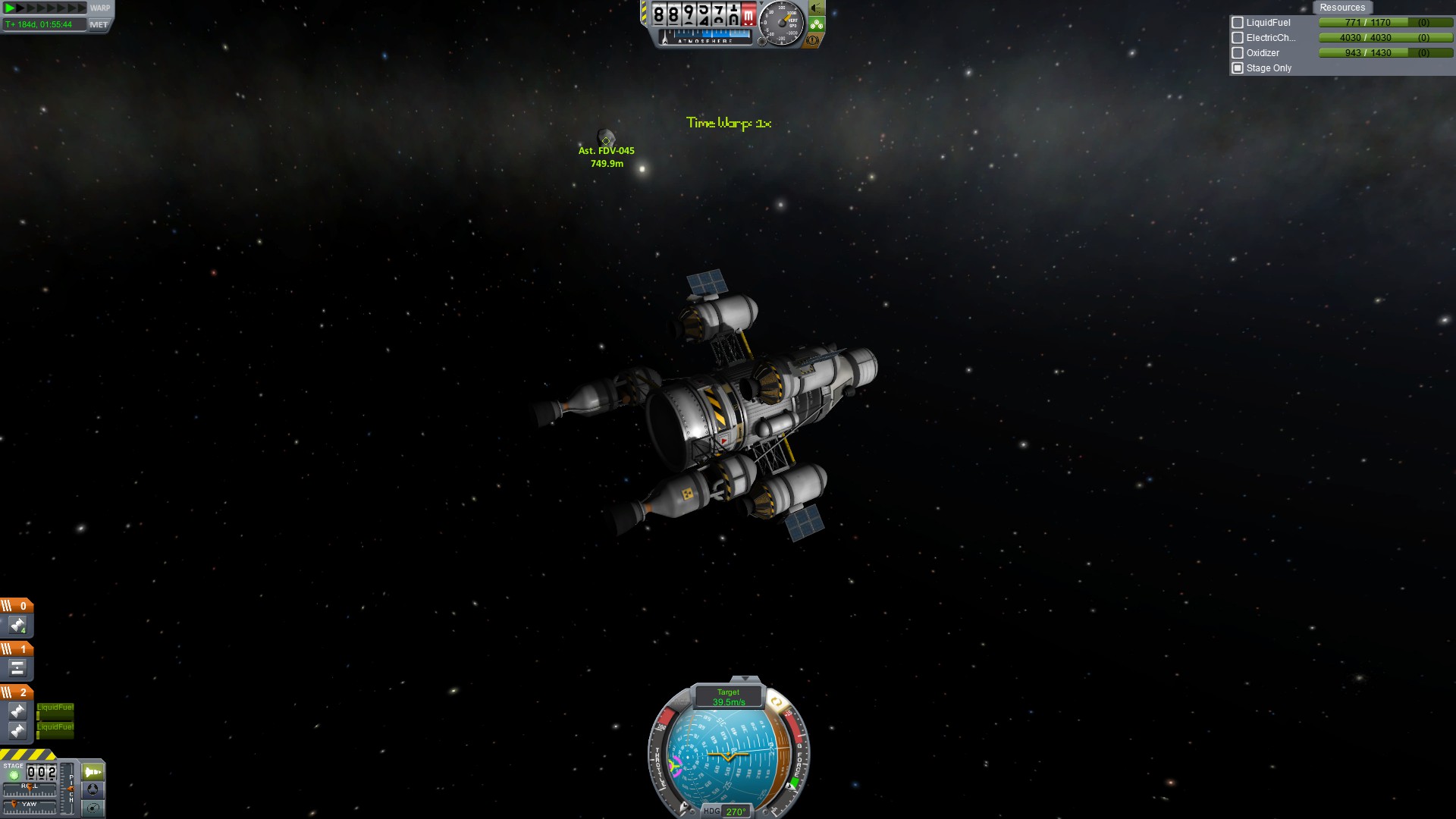Open the orbital map view button
The height and width of the screenshot is (819, 1456).
93,808
